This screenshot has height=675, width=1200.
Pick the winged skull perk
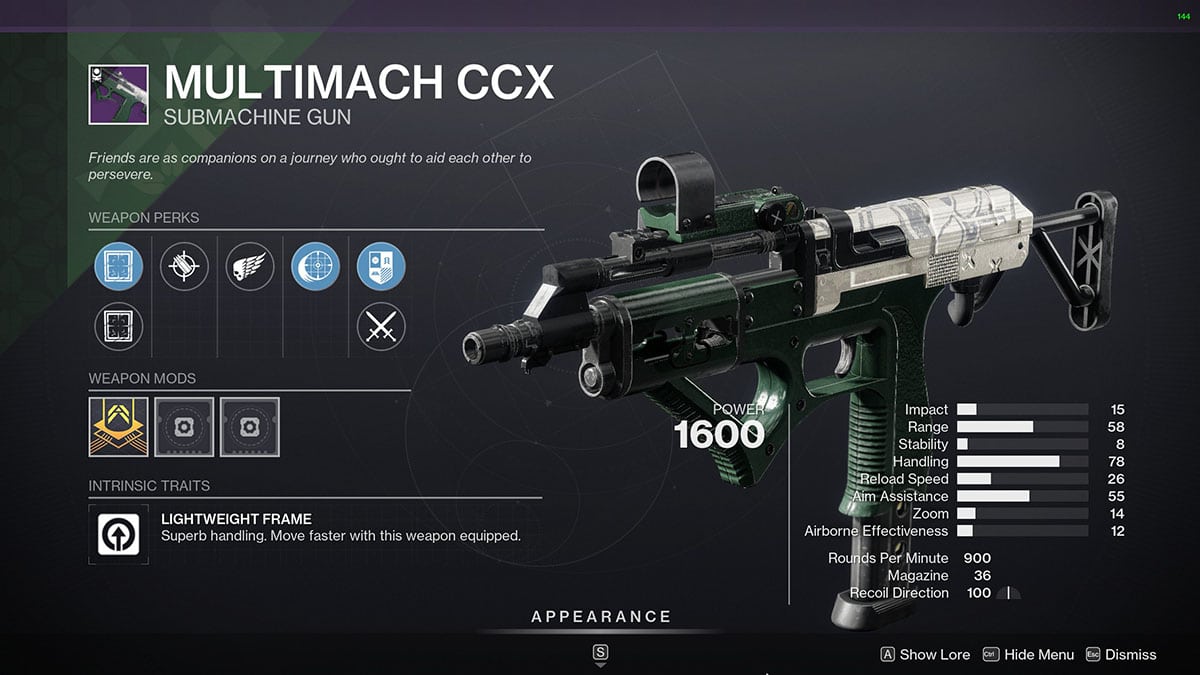pyautogui.click(x=250, y=267)
